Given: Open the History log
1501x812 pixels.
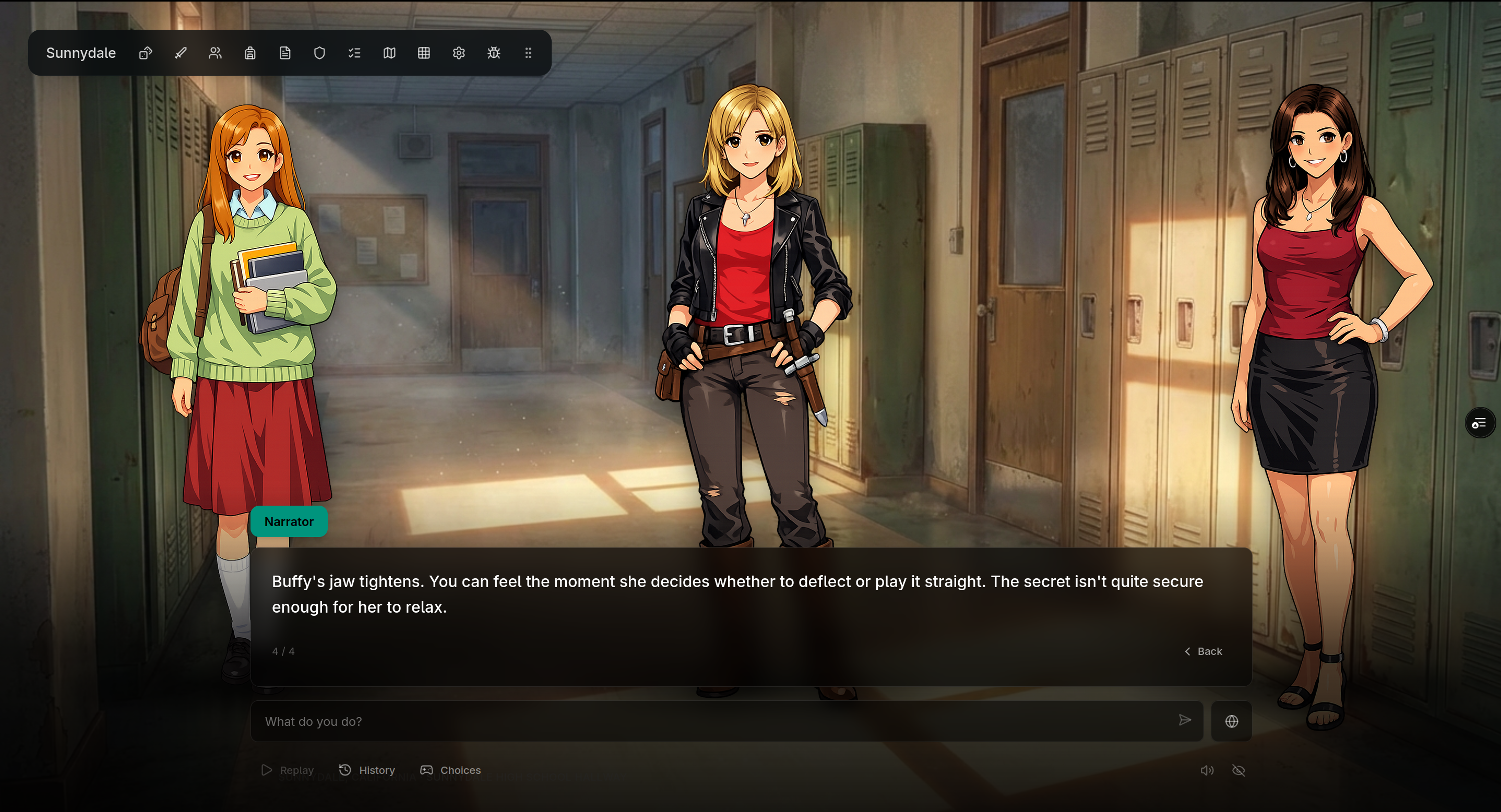Looking at the screenshot, I should (367, 770).
